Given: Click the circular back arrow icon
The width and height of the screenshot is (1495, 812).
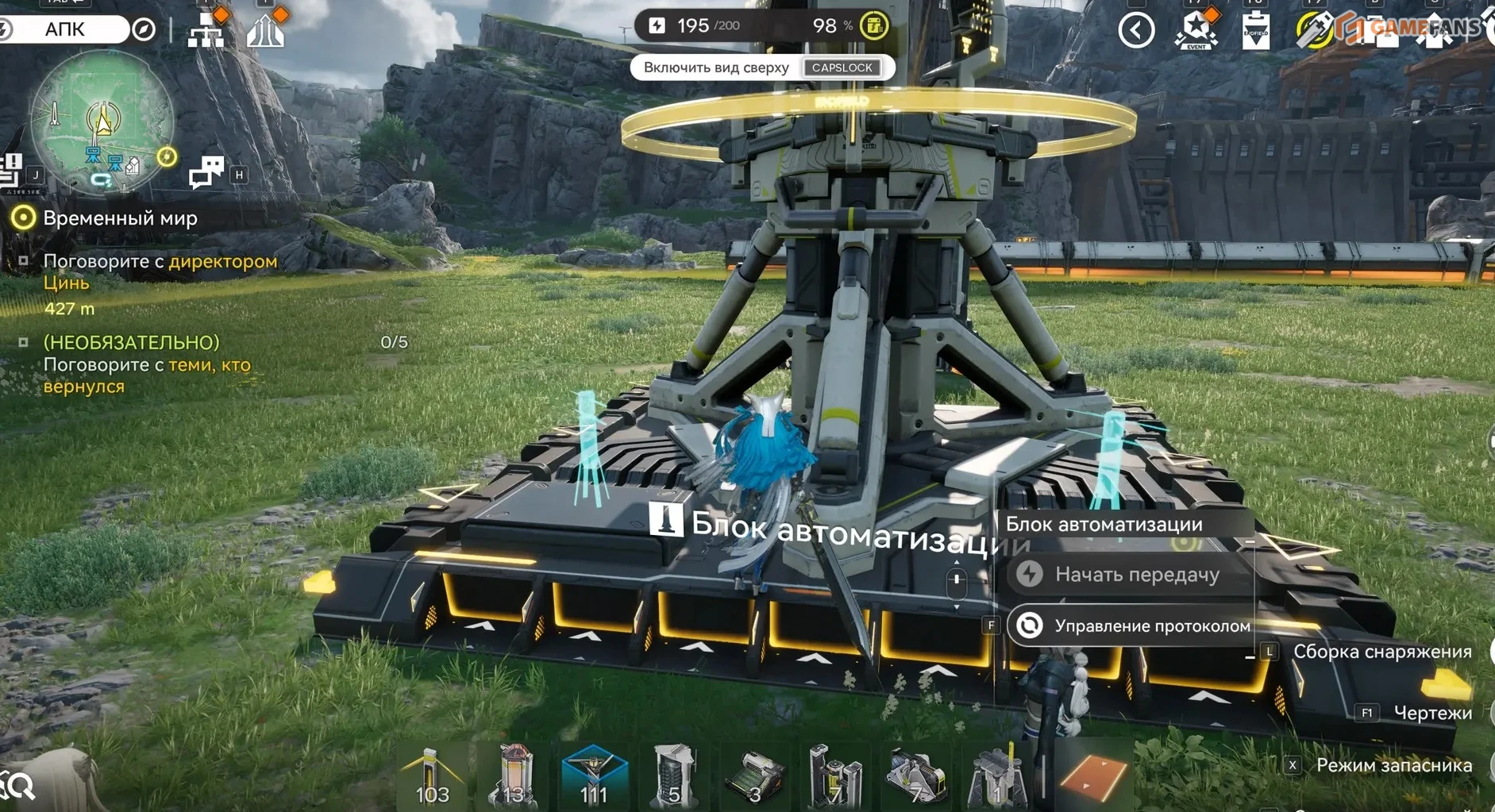Looking at the screenshot, I should tap(1136, 30).
